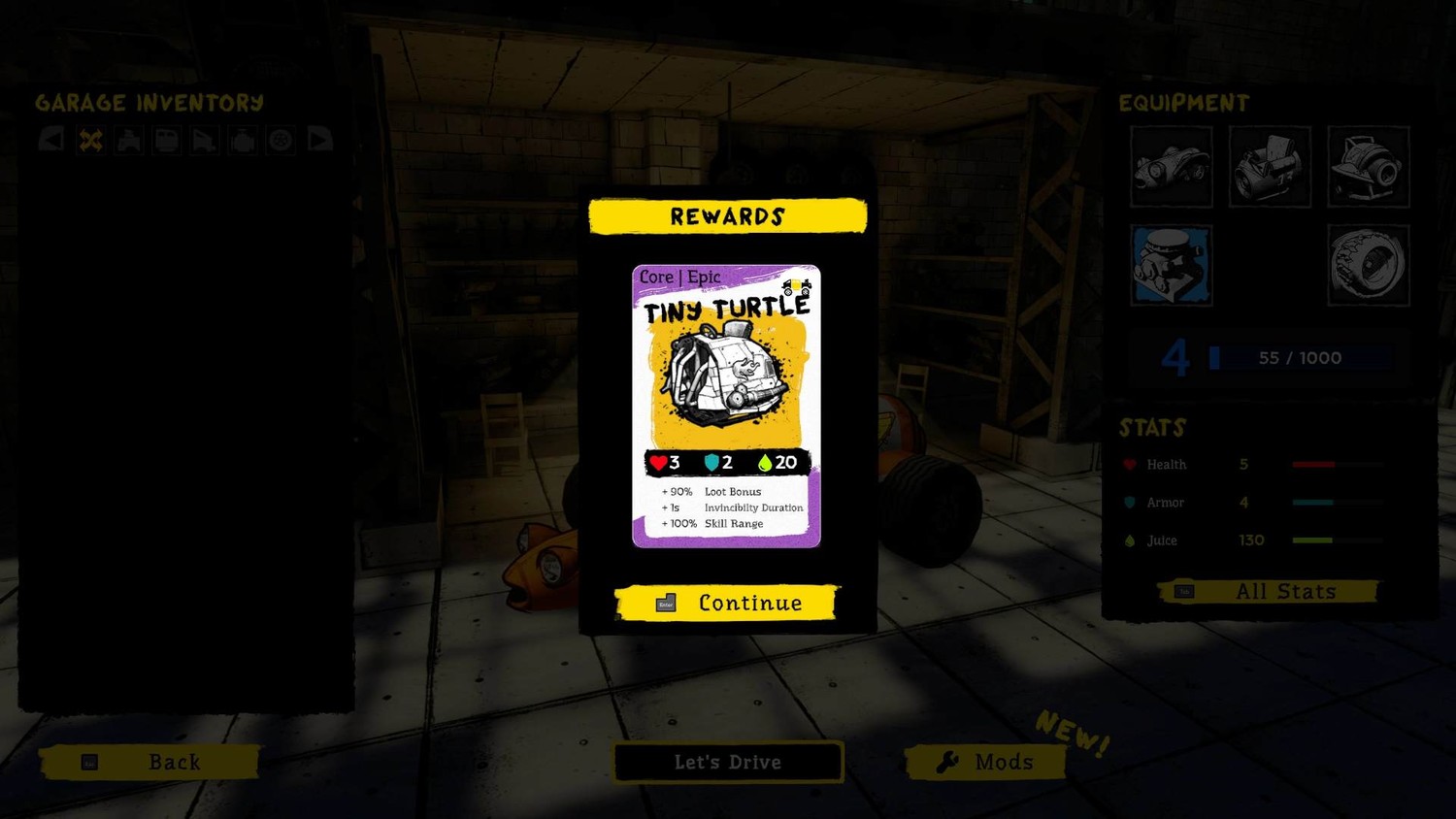Select the blue-highlighted engine equipment slot

[x=1171, y=265]
